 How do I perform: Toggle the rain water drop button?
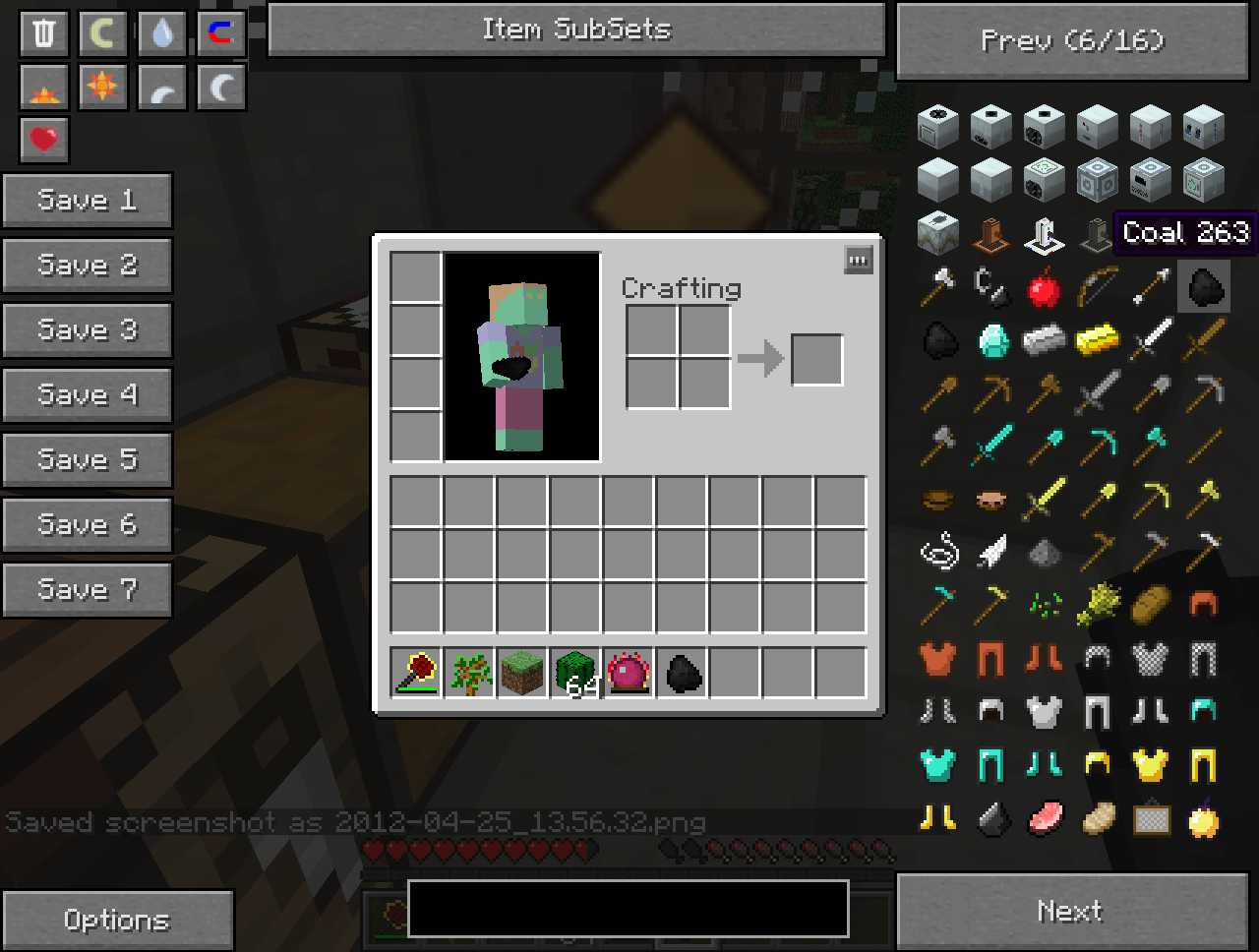coord(162,33)
